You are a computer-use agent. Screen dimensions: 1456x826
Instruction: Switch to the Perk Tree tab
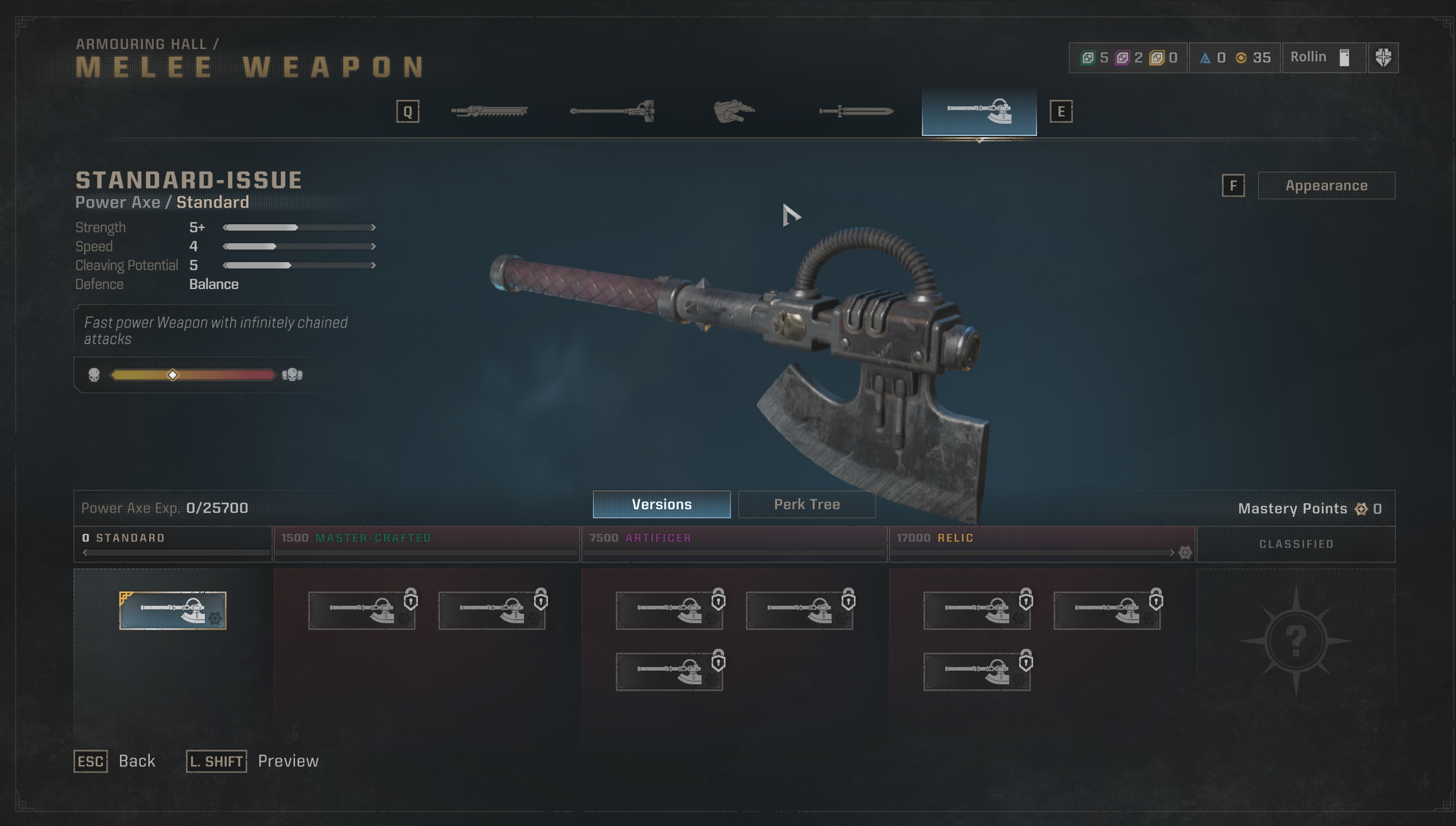pos(807,504)
